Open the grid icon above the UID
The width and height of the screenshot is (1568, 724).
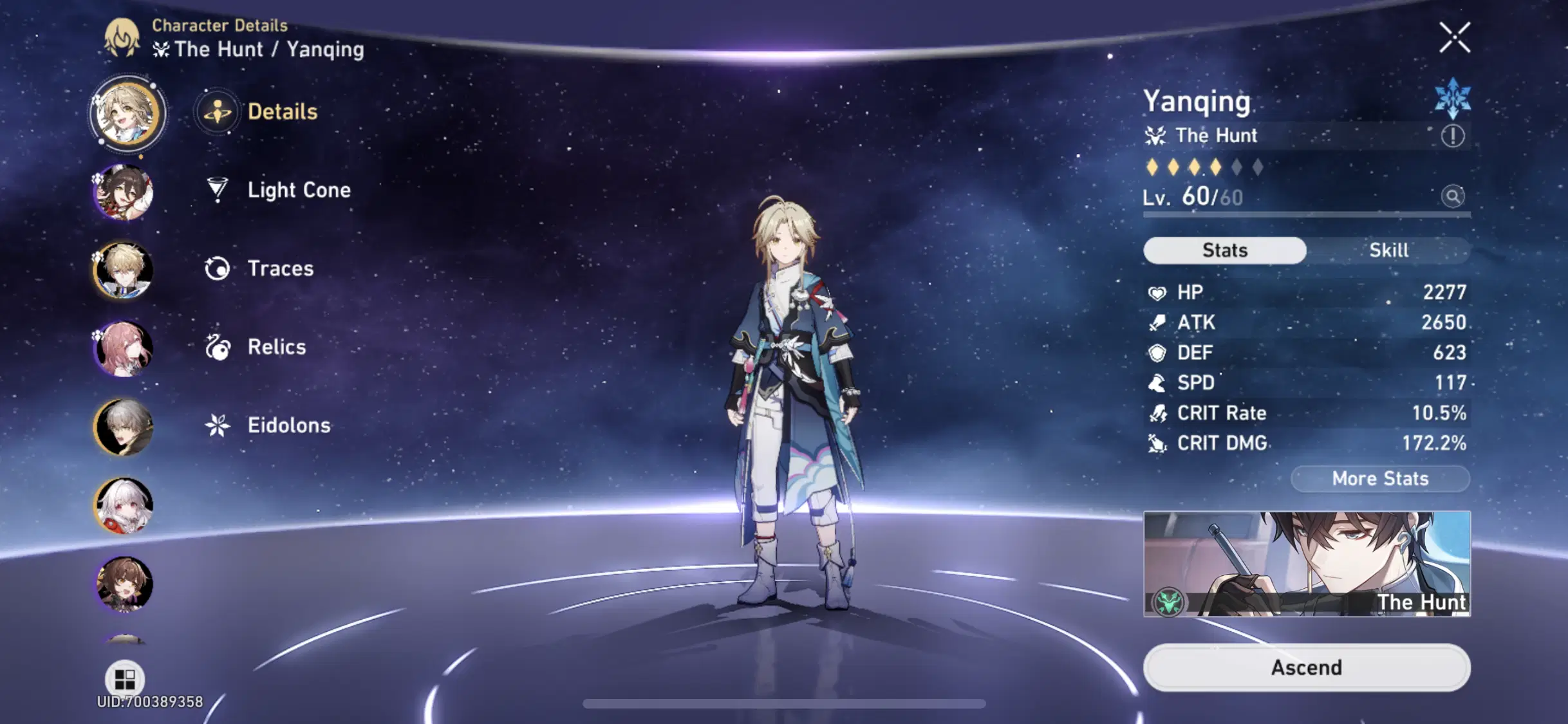(x=124, y=677)
